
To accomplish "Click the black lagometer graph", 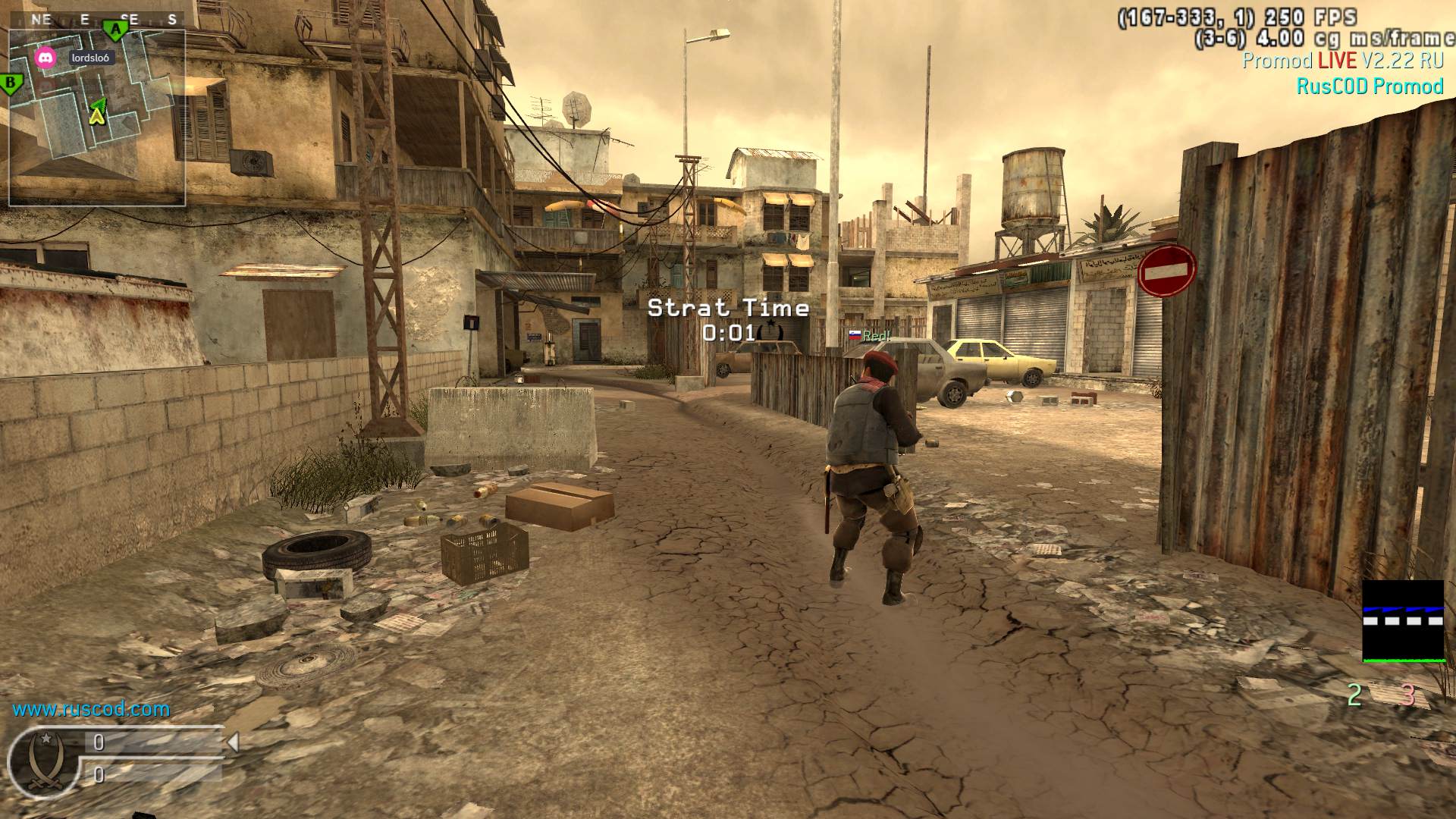I will point(1403,620).
